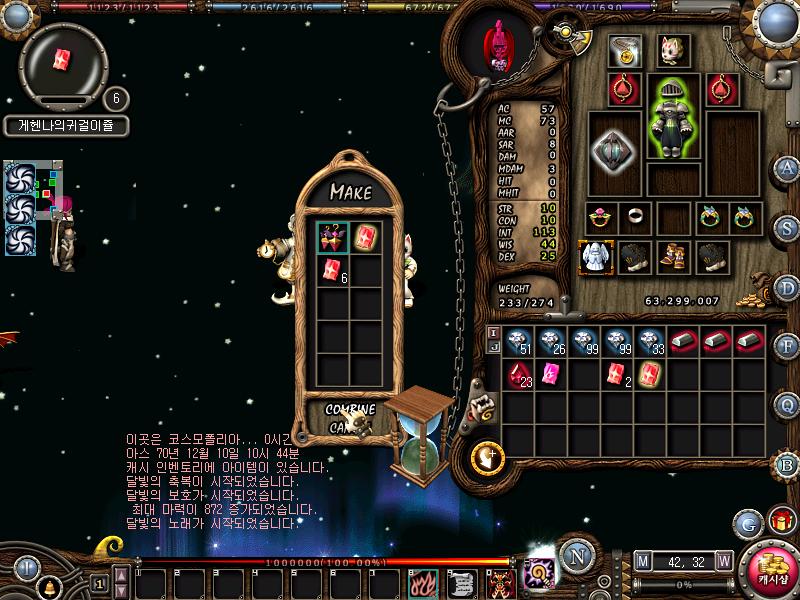Viewport: 800px width, 600px height.
Task: Click the round A side button
Action: click(788, 167)
